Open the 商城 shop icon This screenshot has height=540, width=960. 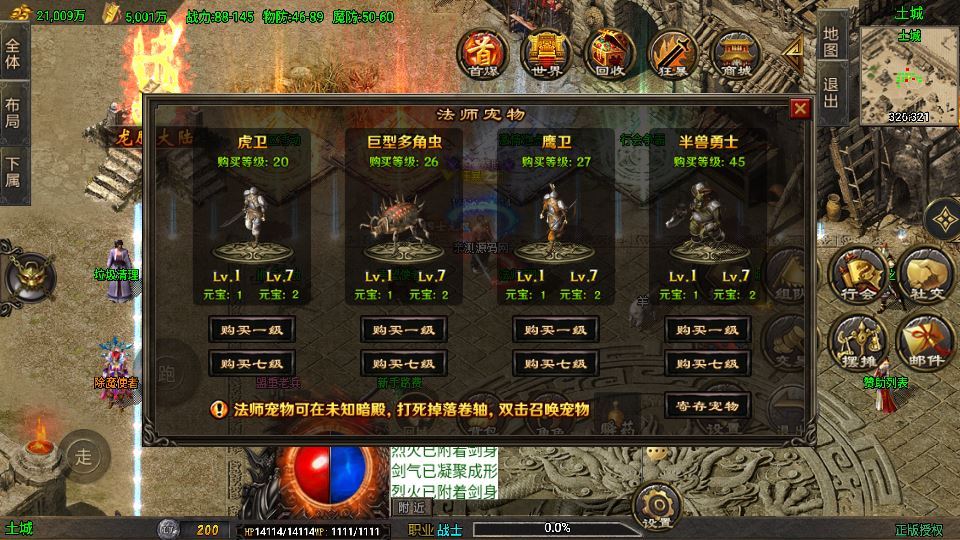[x=733, y=54]
